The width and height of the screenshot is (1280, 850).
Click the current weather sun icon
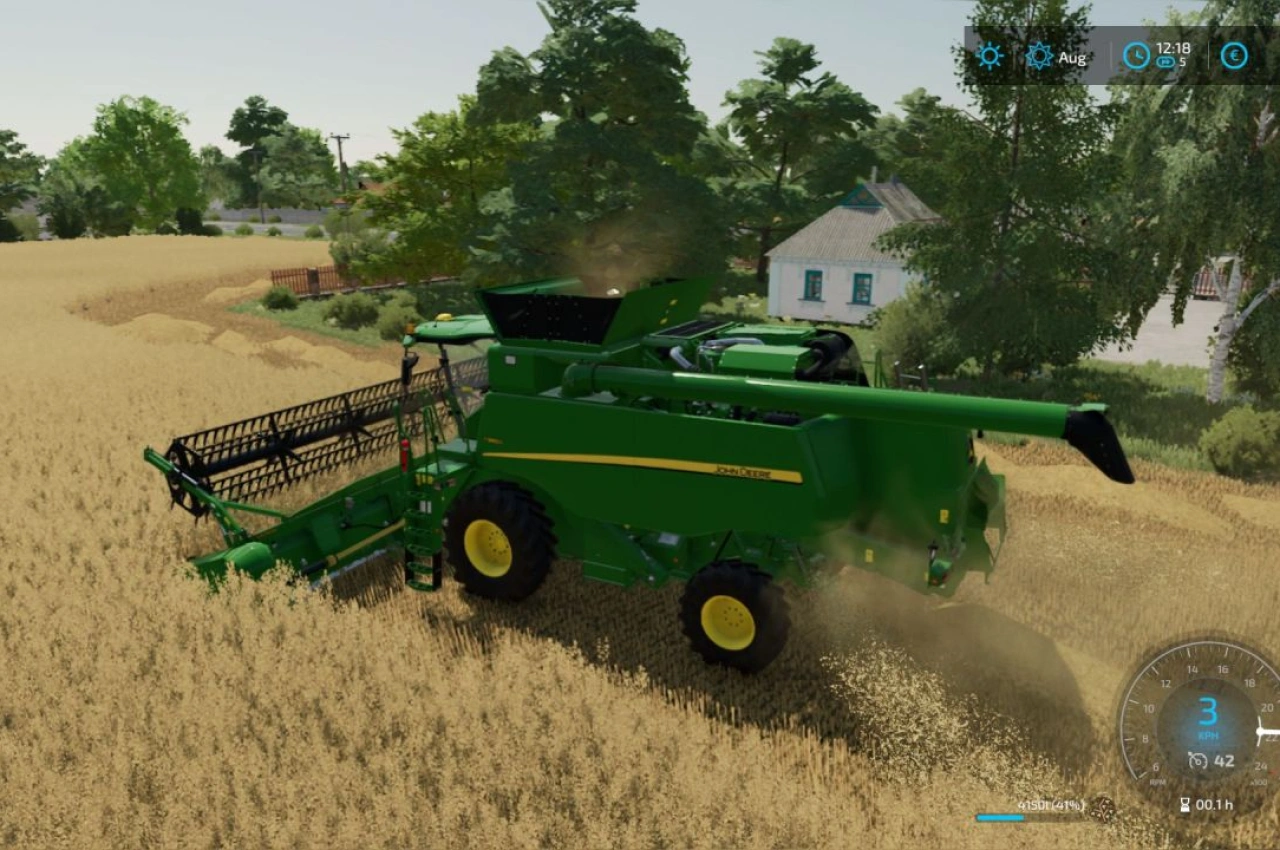pyautogui.click(x=990, y=56)
